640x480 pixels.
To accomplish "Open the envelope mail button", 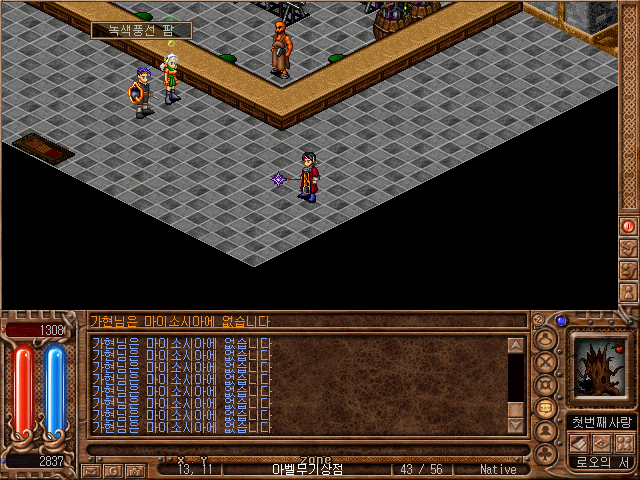I will point(91,469).
